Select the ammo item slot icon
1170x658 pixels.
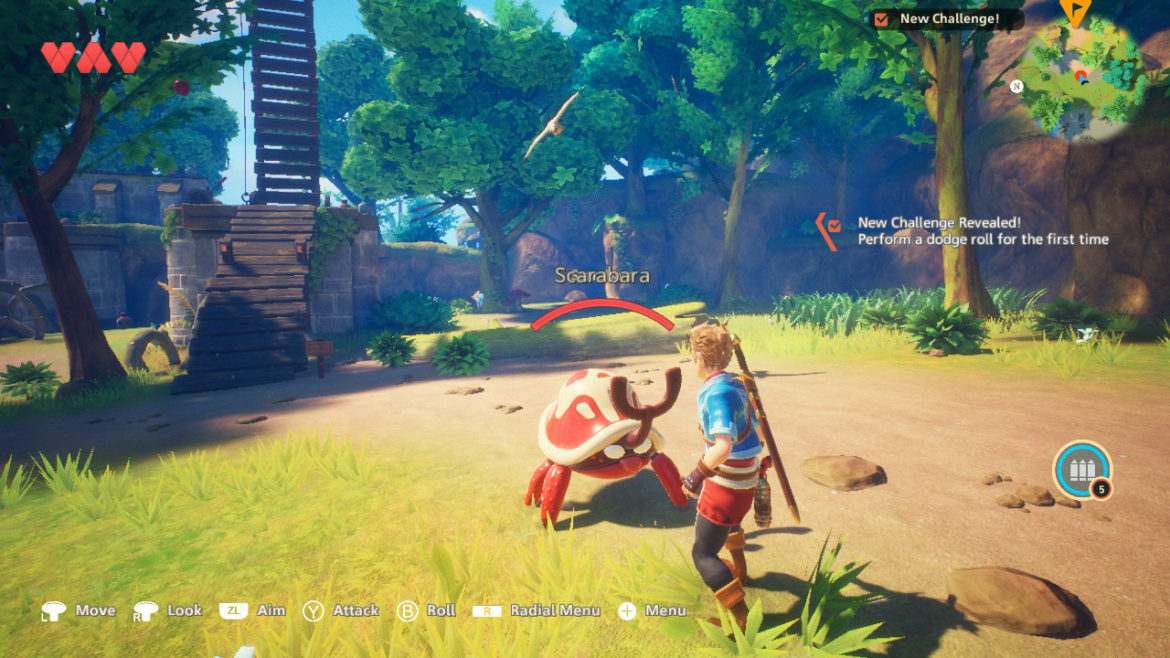pyautogui.click(x=1082, y=470)
